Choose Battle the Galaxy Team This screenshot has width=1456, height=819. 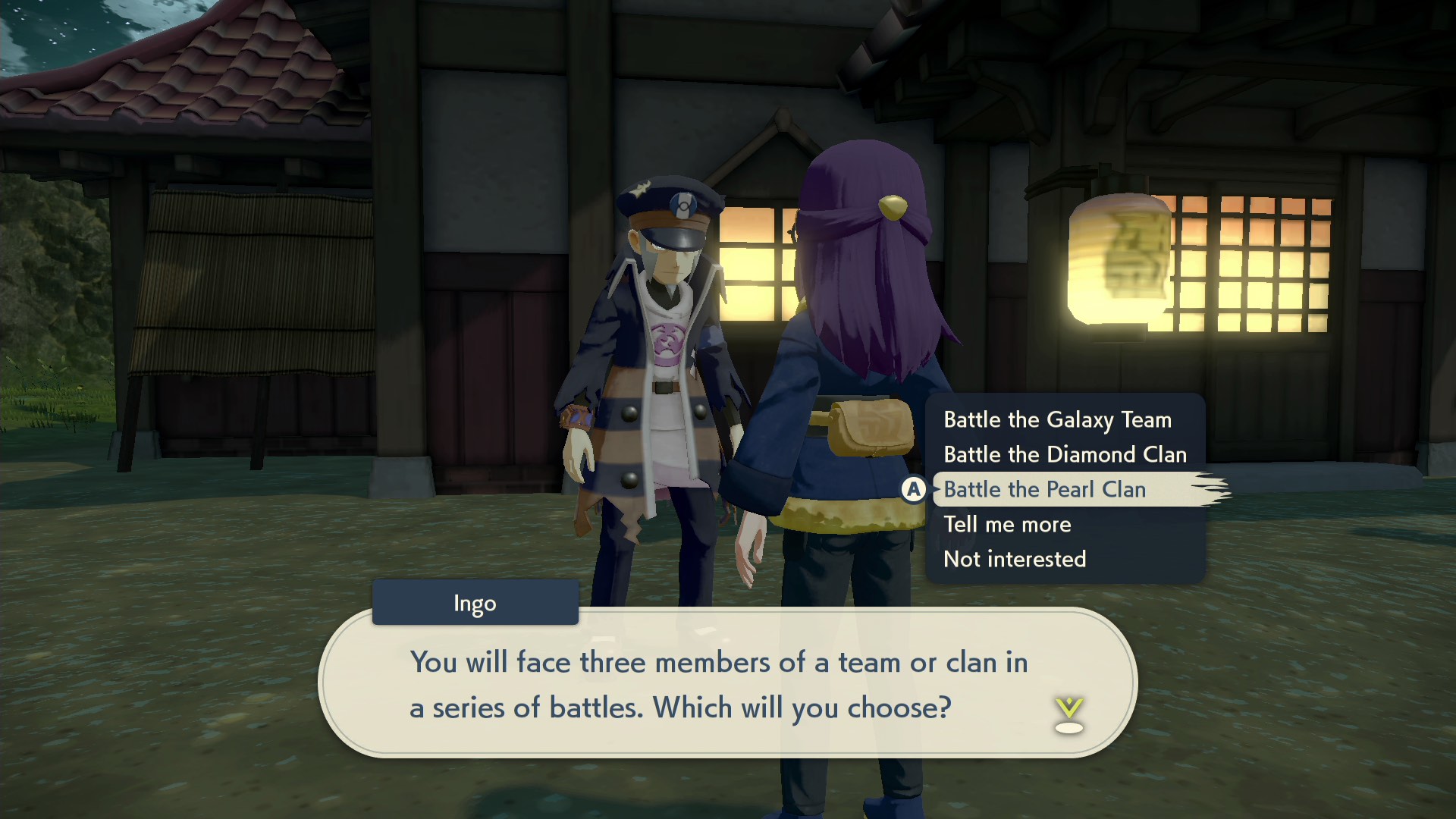coord(1057,419)
